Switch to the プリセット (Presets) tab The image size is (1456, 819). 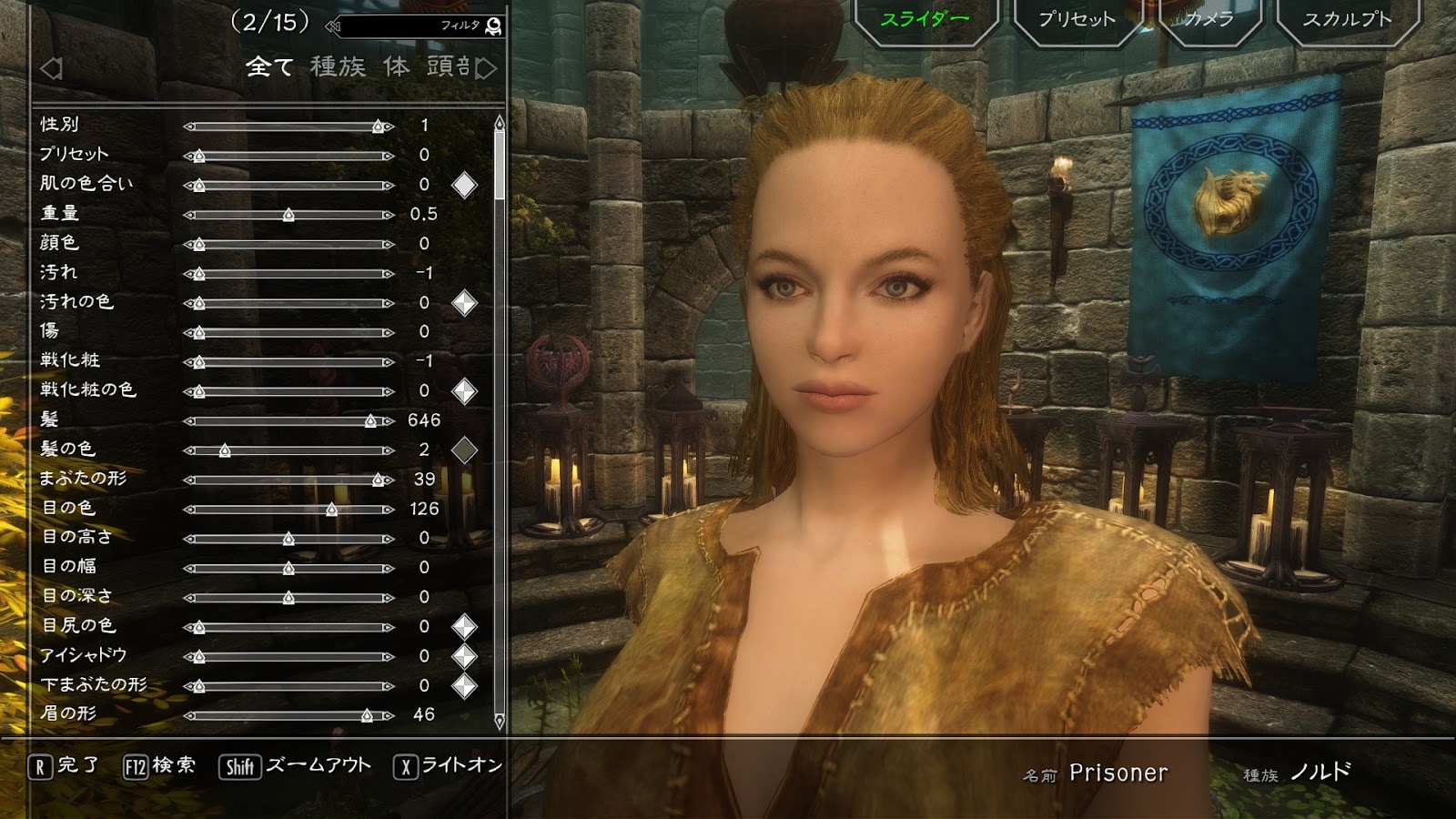click(x=1077, y=19)
